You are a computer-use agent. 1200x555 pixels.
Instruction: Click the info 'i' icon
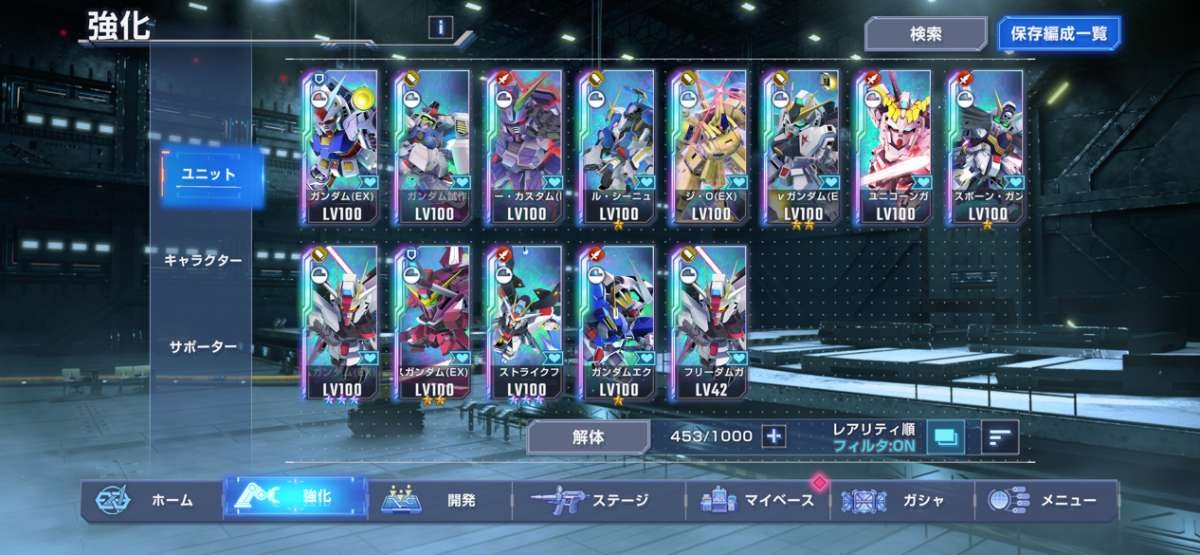click(439, 27)
